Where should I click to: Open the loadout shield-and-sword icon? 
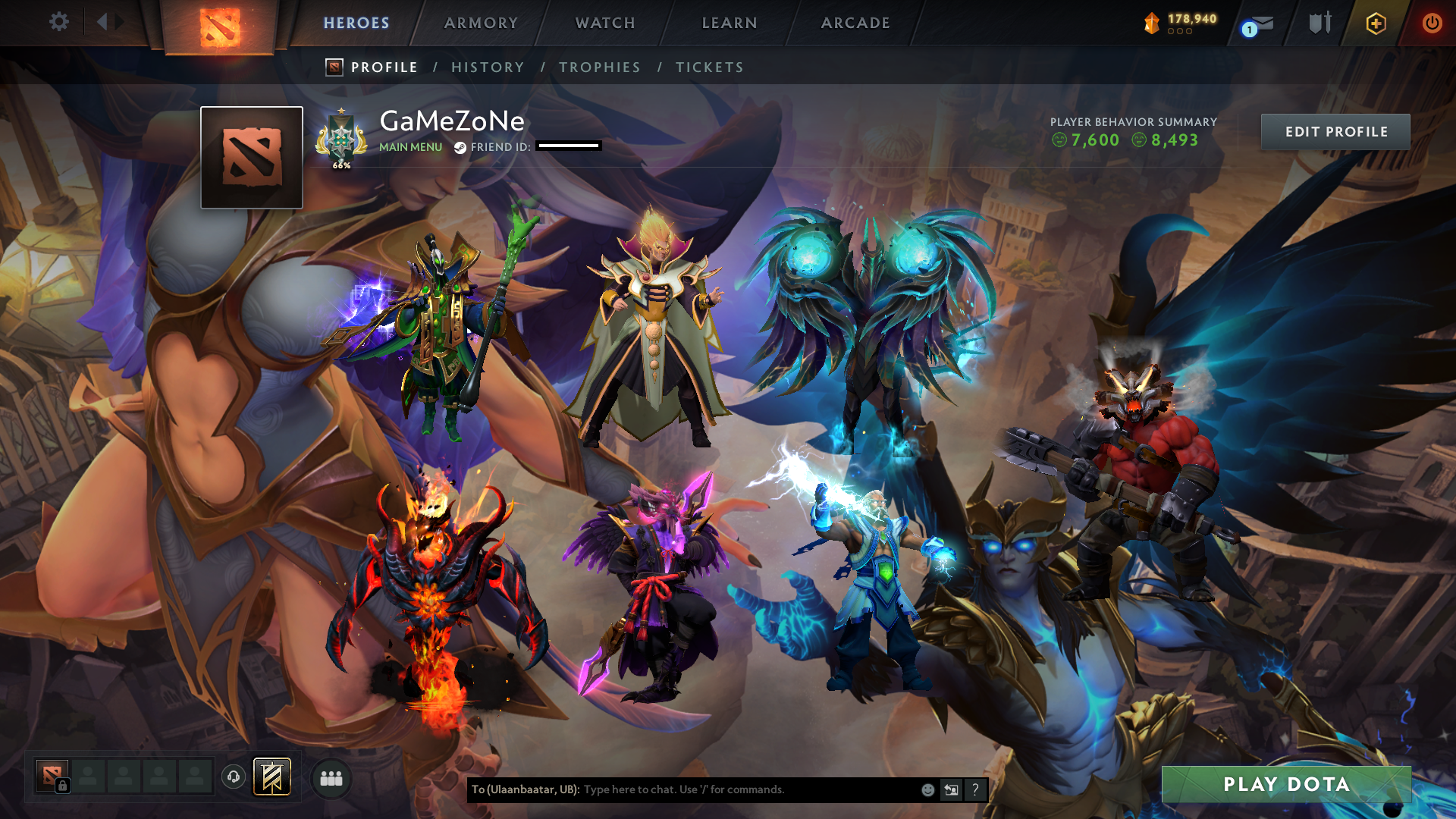(1319, 23)
